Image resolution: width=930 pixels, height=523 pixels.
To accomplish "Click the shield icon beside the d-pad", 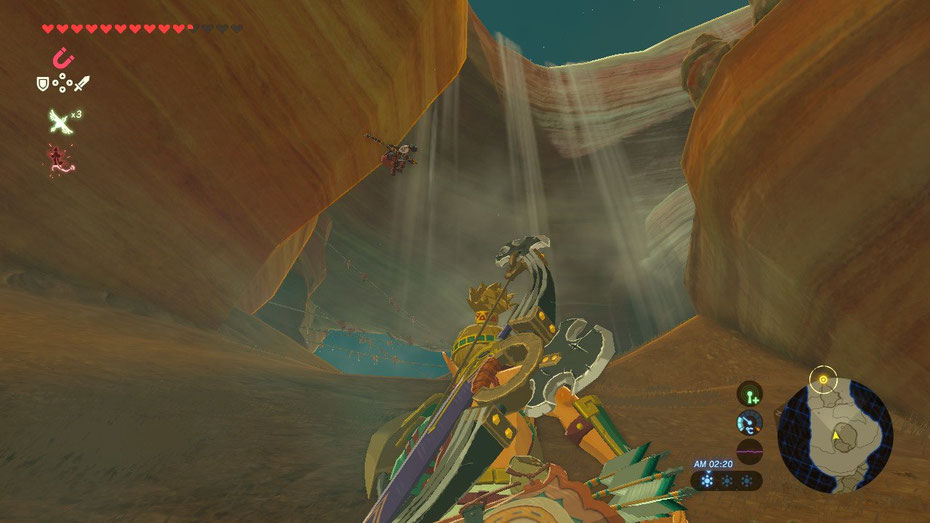I will (43, 84).
